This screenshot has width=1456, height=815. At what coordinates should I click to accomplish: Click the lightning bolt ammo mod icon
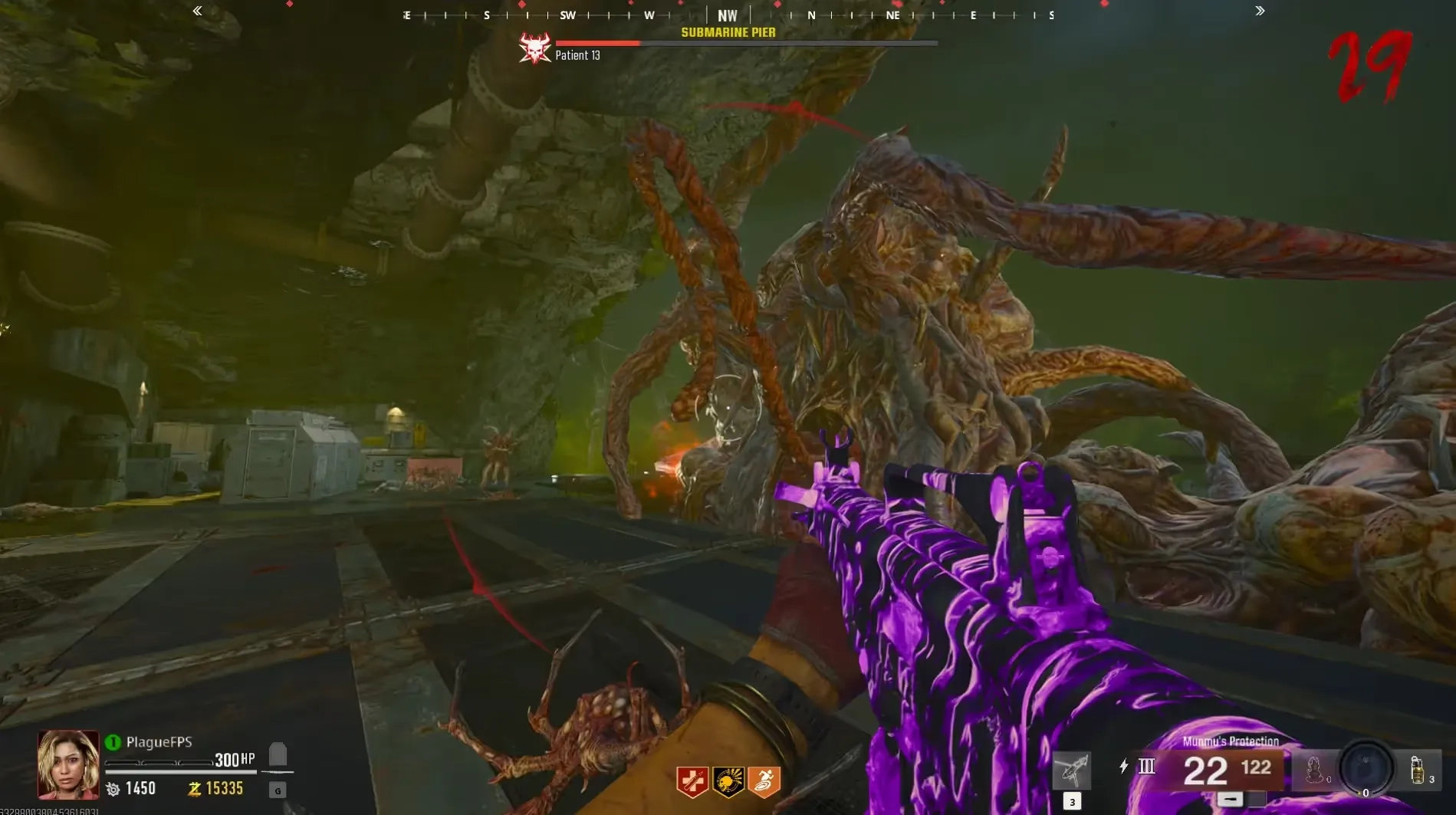click(x=1123, y=766)
